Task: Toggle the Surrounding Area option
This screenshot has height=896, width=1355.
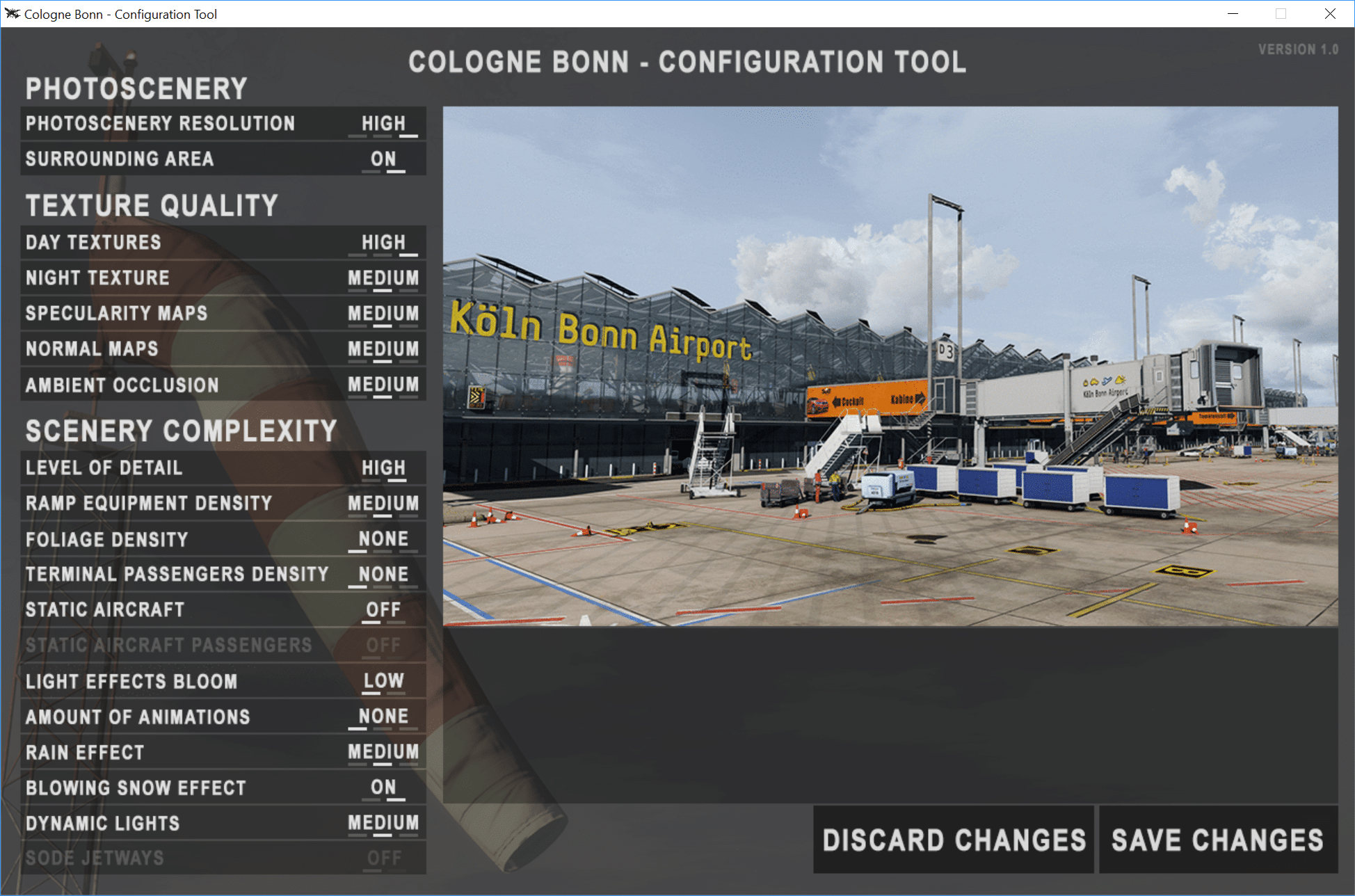Action: [x=383, y=159]
